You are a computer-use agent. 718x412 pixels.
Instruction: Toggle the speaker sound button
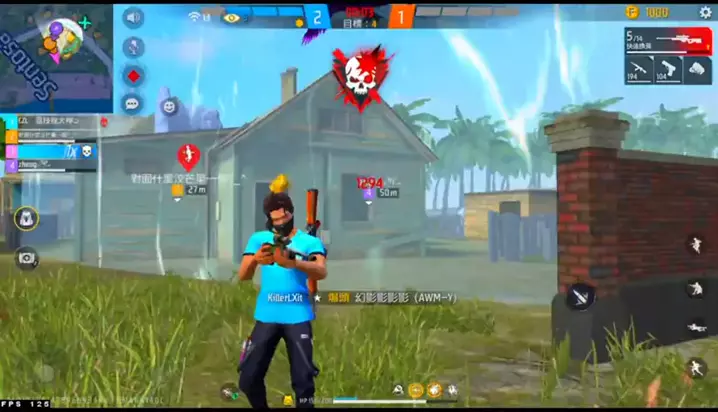point(132,18)
